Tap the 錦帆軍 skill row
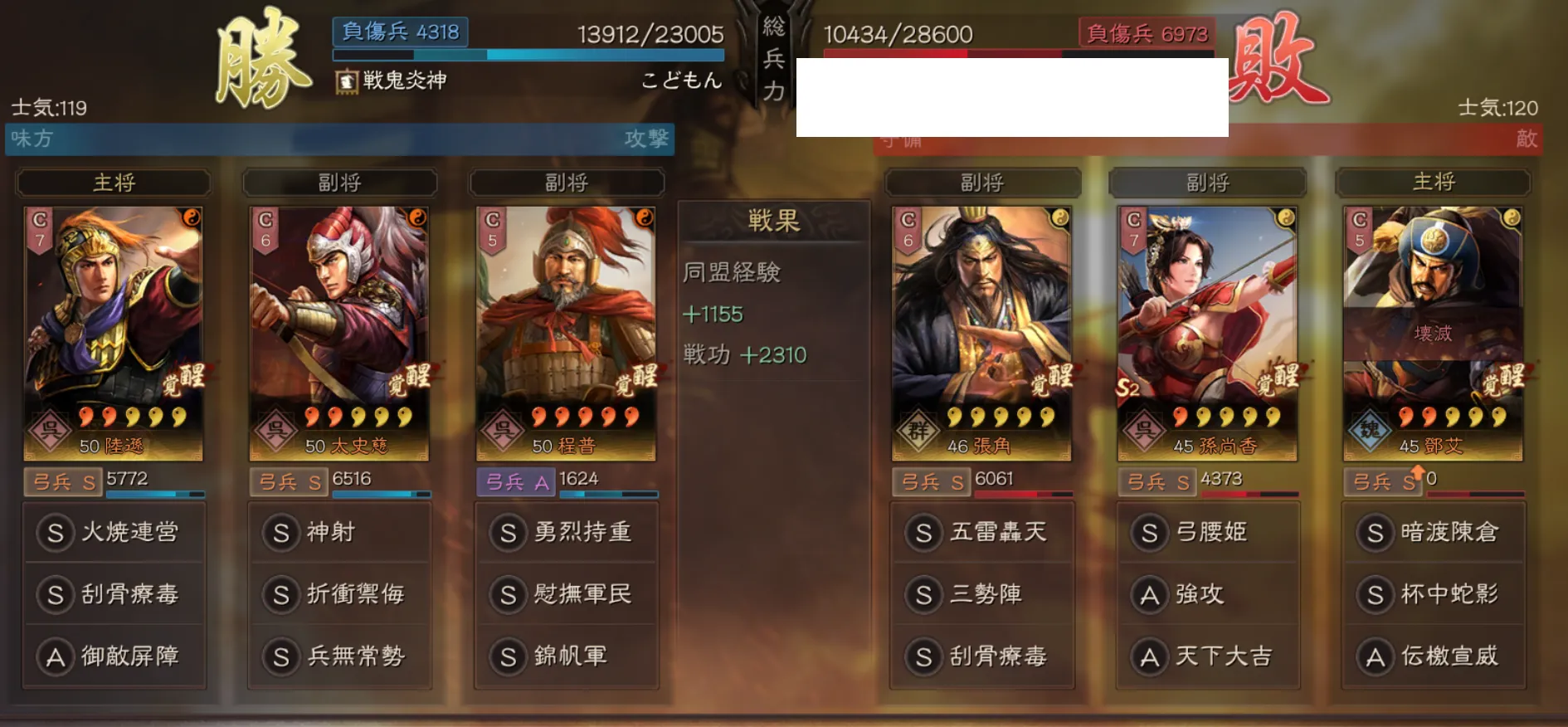This screenshot has height=727, width=1568. 567,656
